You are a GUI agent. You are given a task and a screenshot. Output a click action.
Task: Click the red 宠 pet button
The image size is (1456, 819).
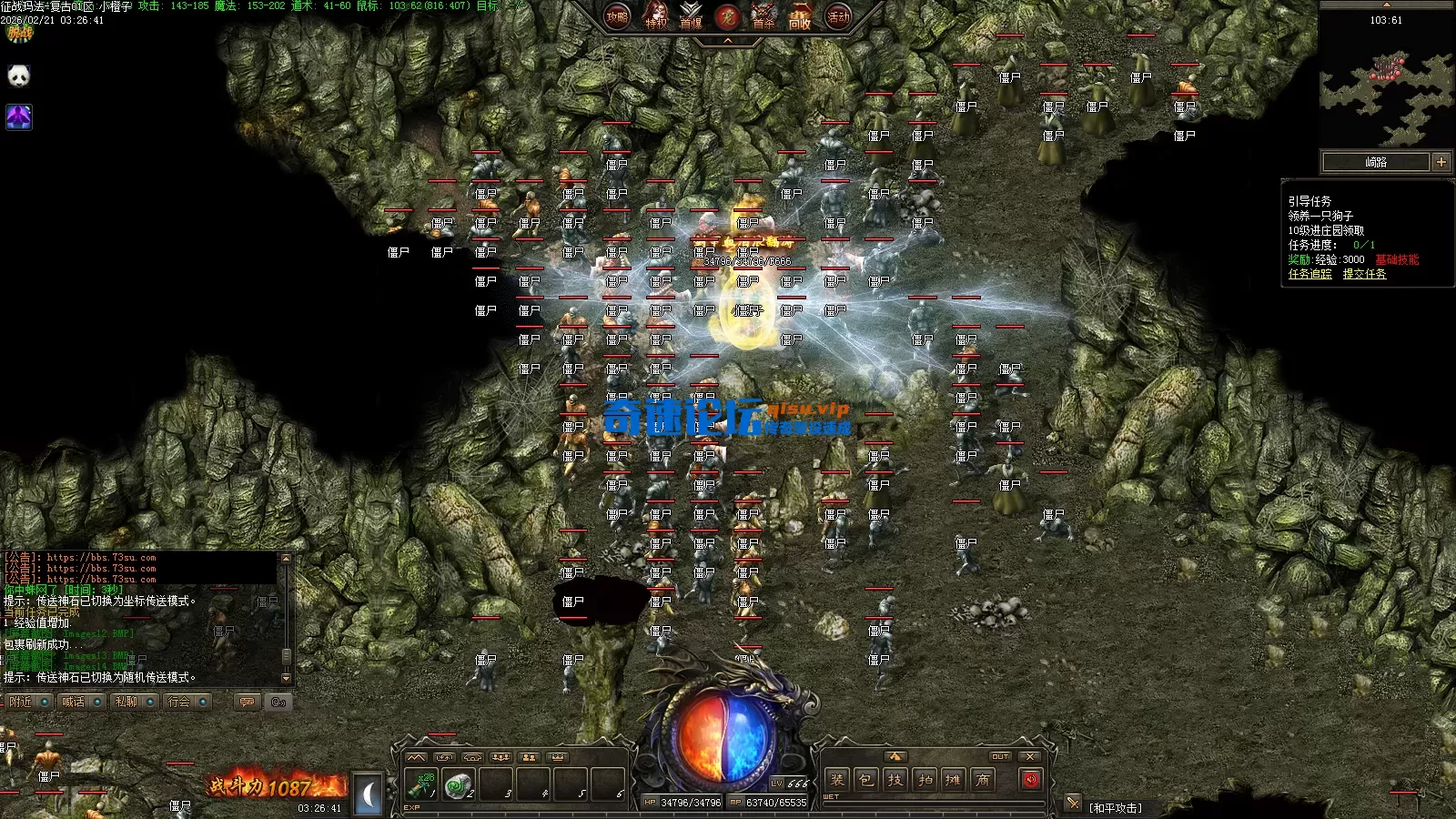coord(727,16)
